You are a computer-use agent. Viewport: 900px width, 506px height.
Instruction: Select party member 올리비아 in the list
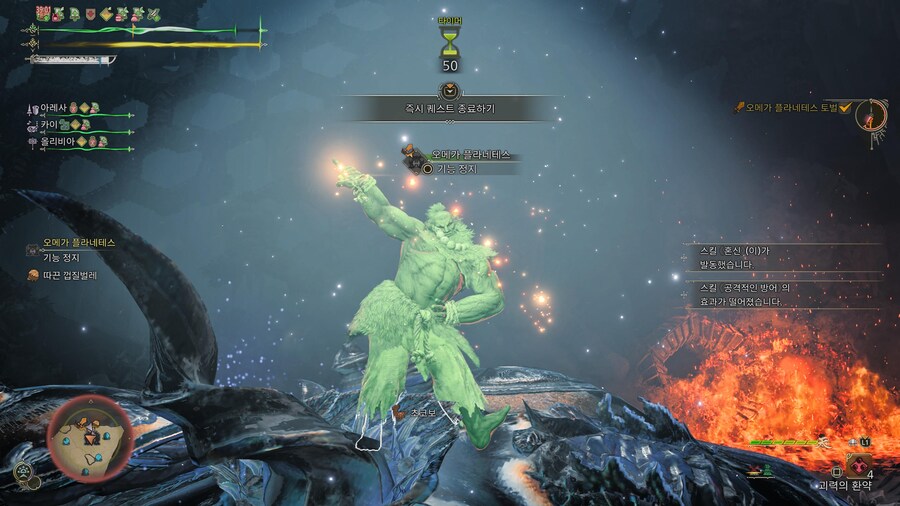pos(54,142)
